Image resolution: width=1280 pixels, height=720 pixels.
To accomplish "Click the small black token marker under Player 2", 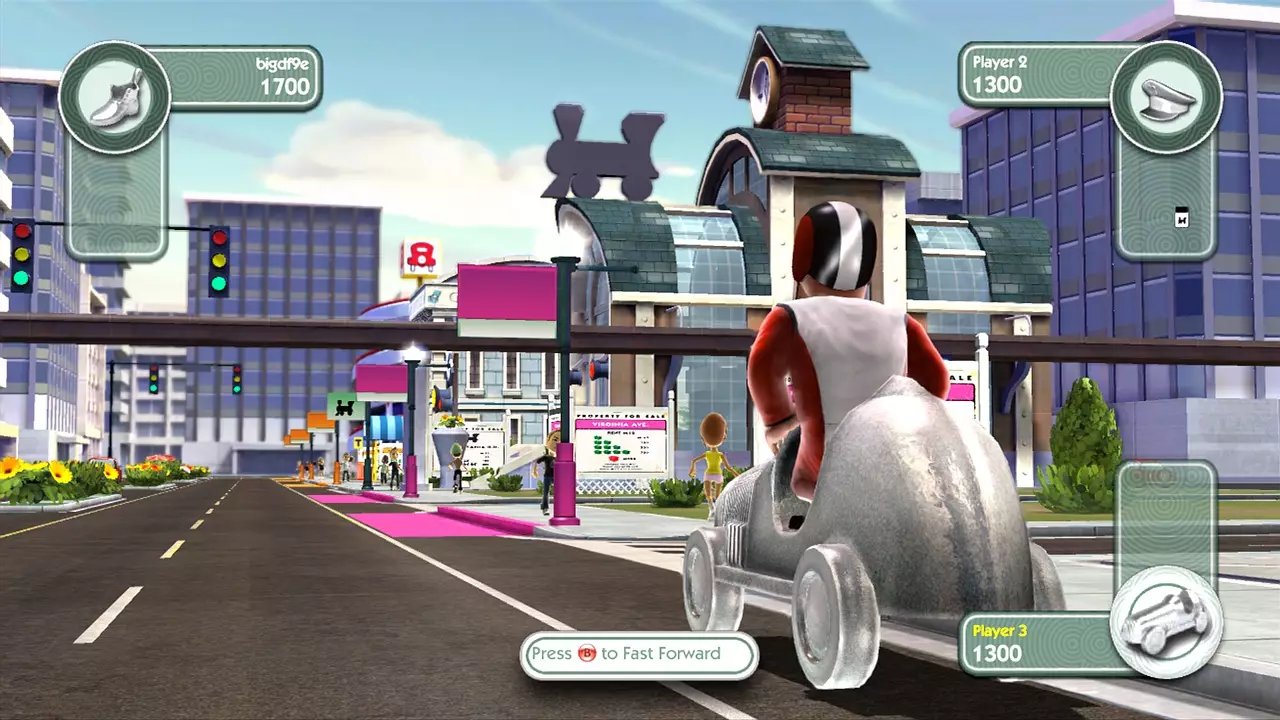I will pyautogui.click(x=1182, y=217).
